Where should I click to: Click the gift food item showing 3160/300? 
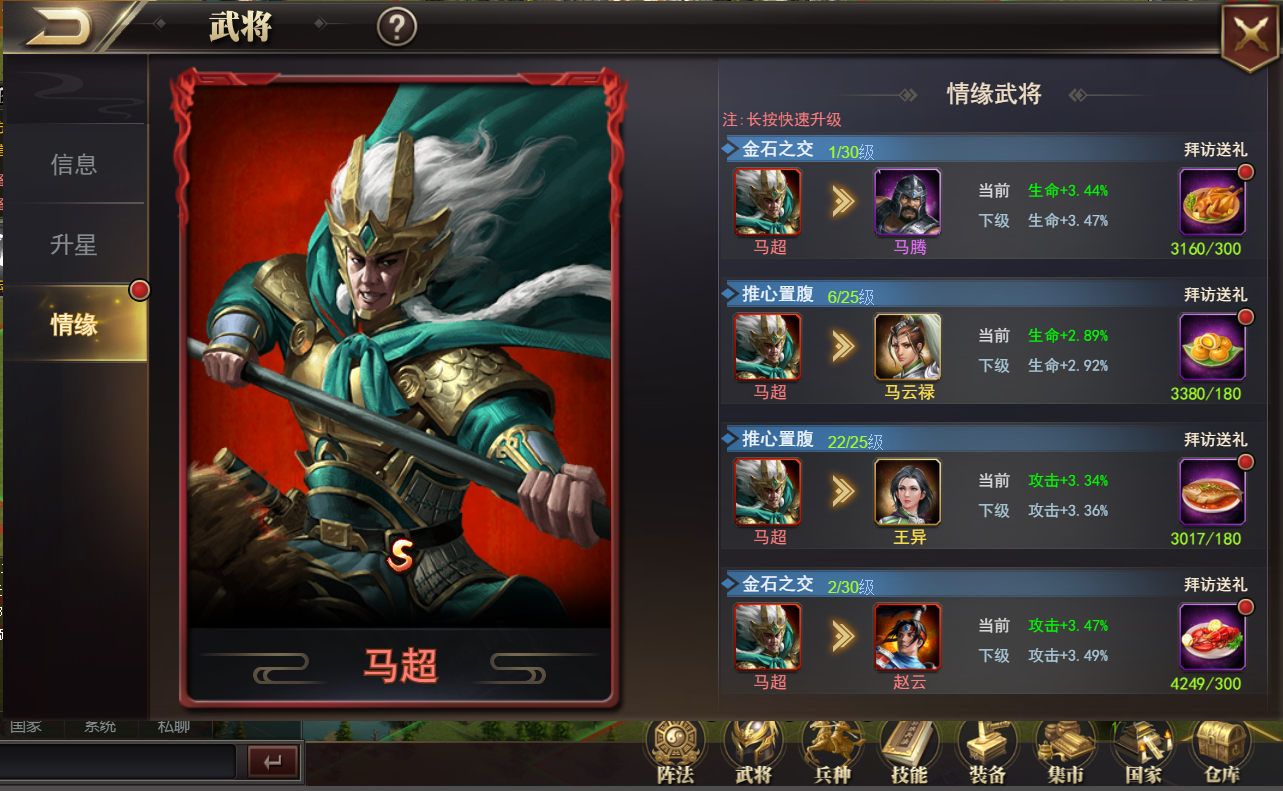tap(1213, 202)
